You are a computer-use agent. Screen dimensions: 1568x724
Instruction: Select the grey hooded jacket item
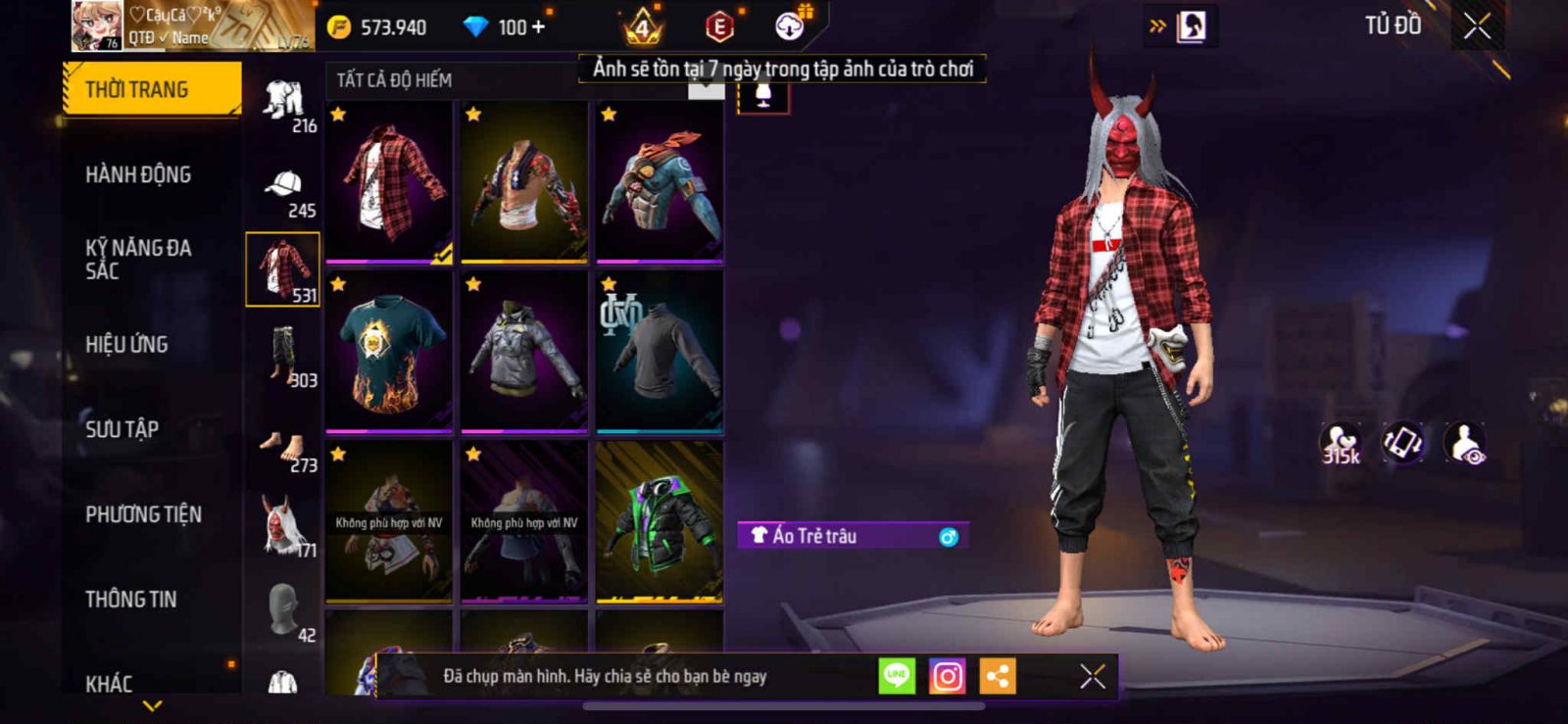tap(524, 352)
